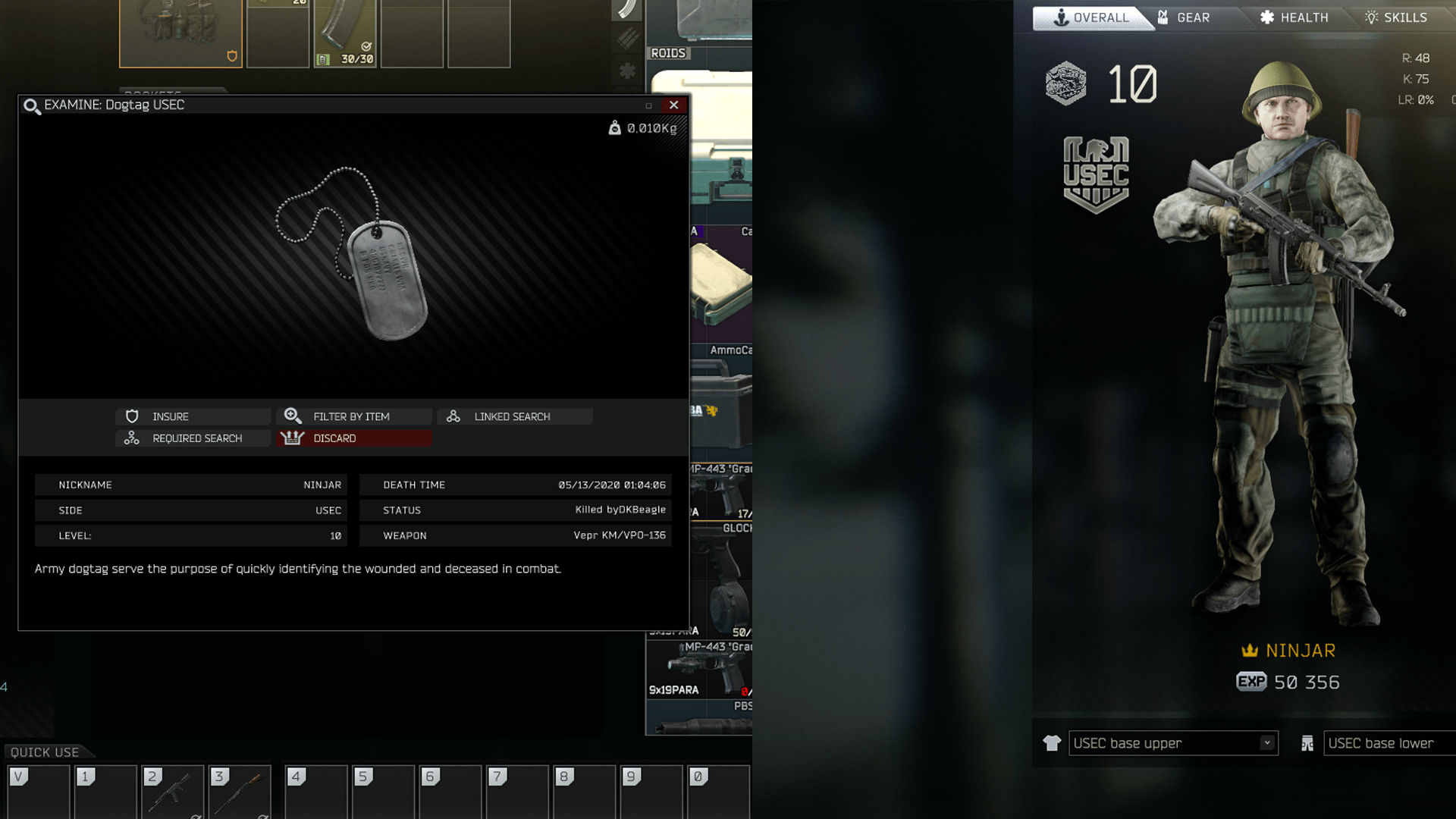The height and width of the screenshot is (819, 1456).
Task: Click the EXP badge beside 50 356
Action: click(1251, 682)
